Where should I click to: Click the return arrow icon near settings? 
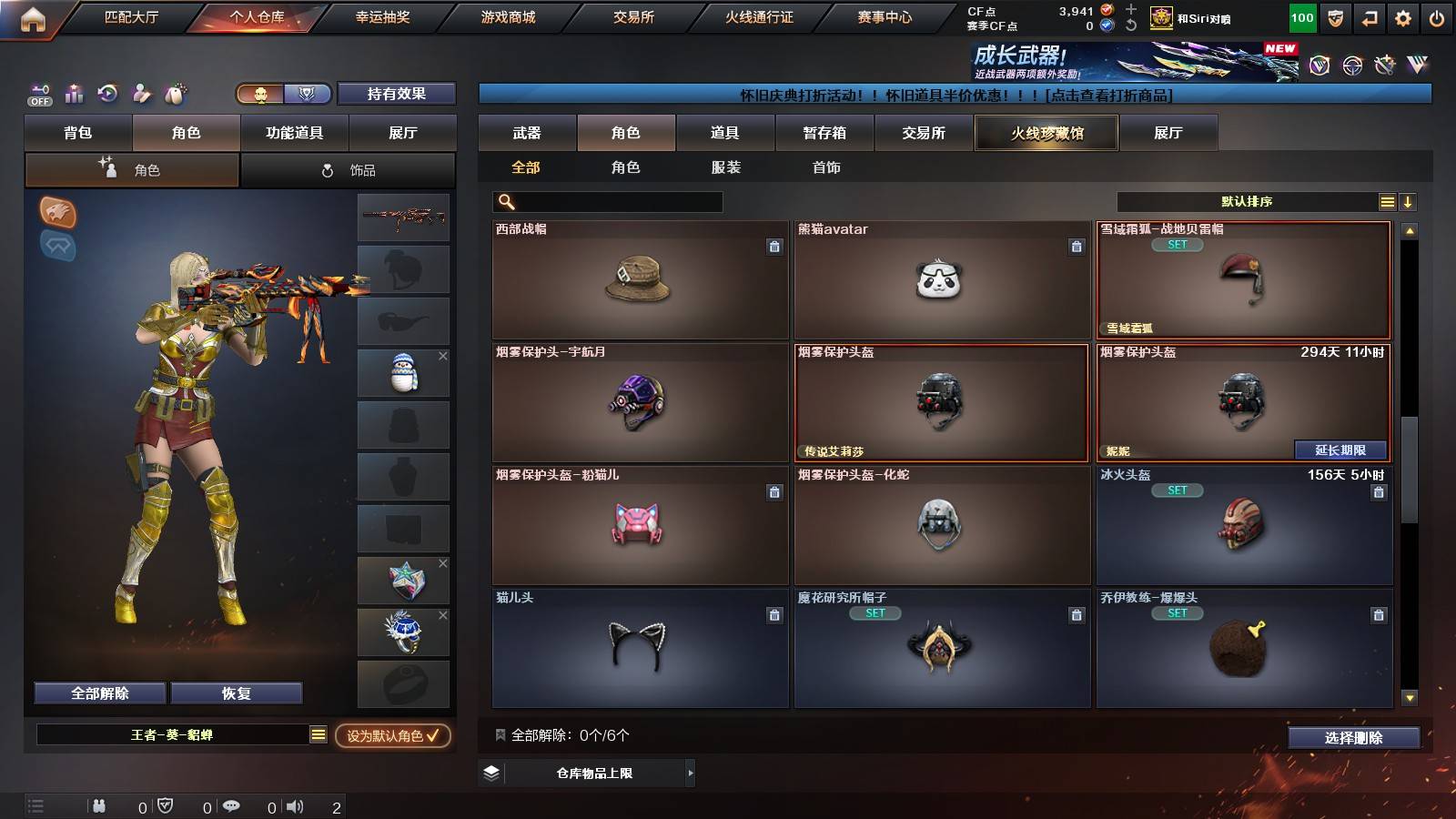(x=1369, y=16)
